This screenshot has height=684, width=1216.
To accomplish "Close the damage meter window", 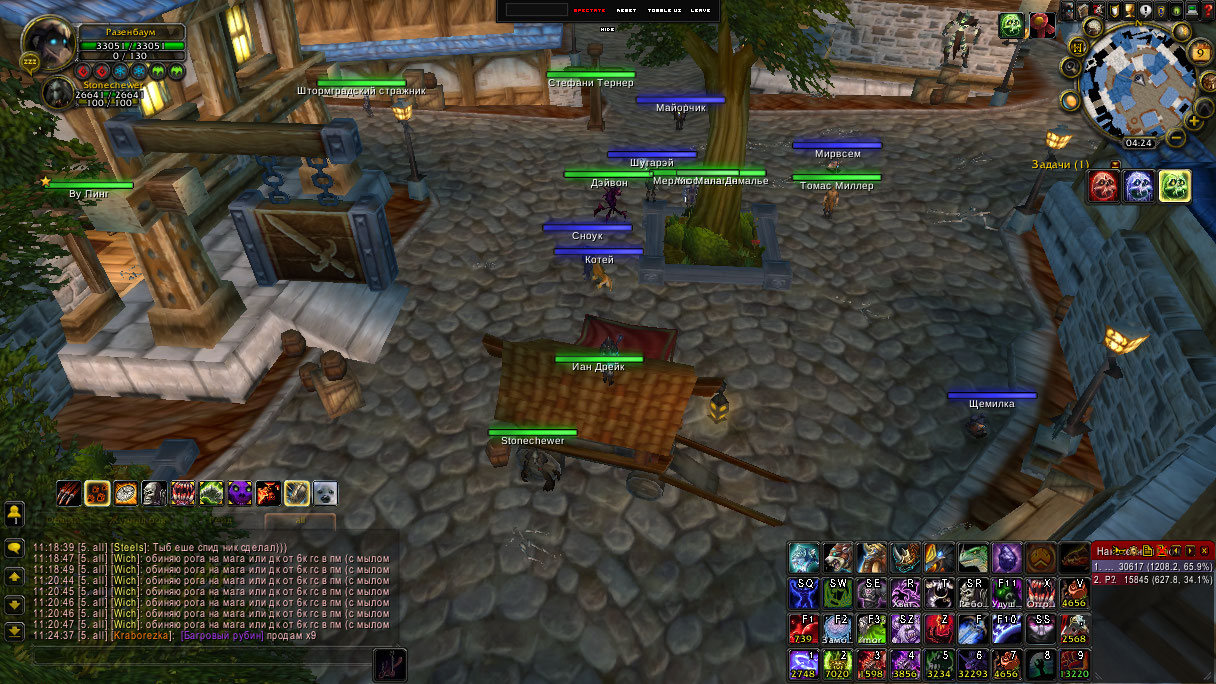I will (x=1205, y=550).
